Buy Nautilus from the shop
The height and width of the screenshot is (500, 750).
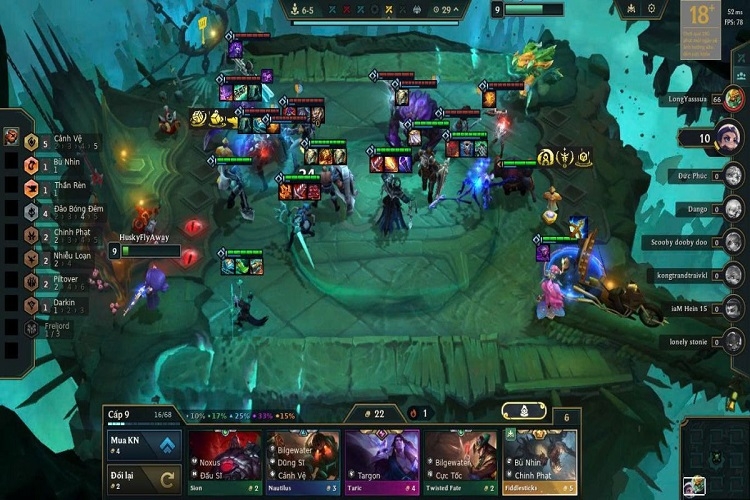click(x=302, y=463)
